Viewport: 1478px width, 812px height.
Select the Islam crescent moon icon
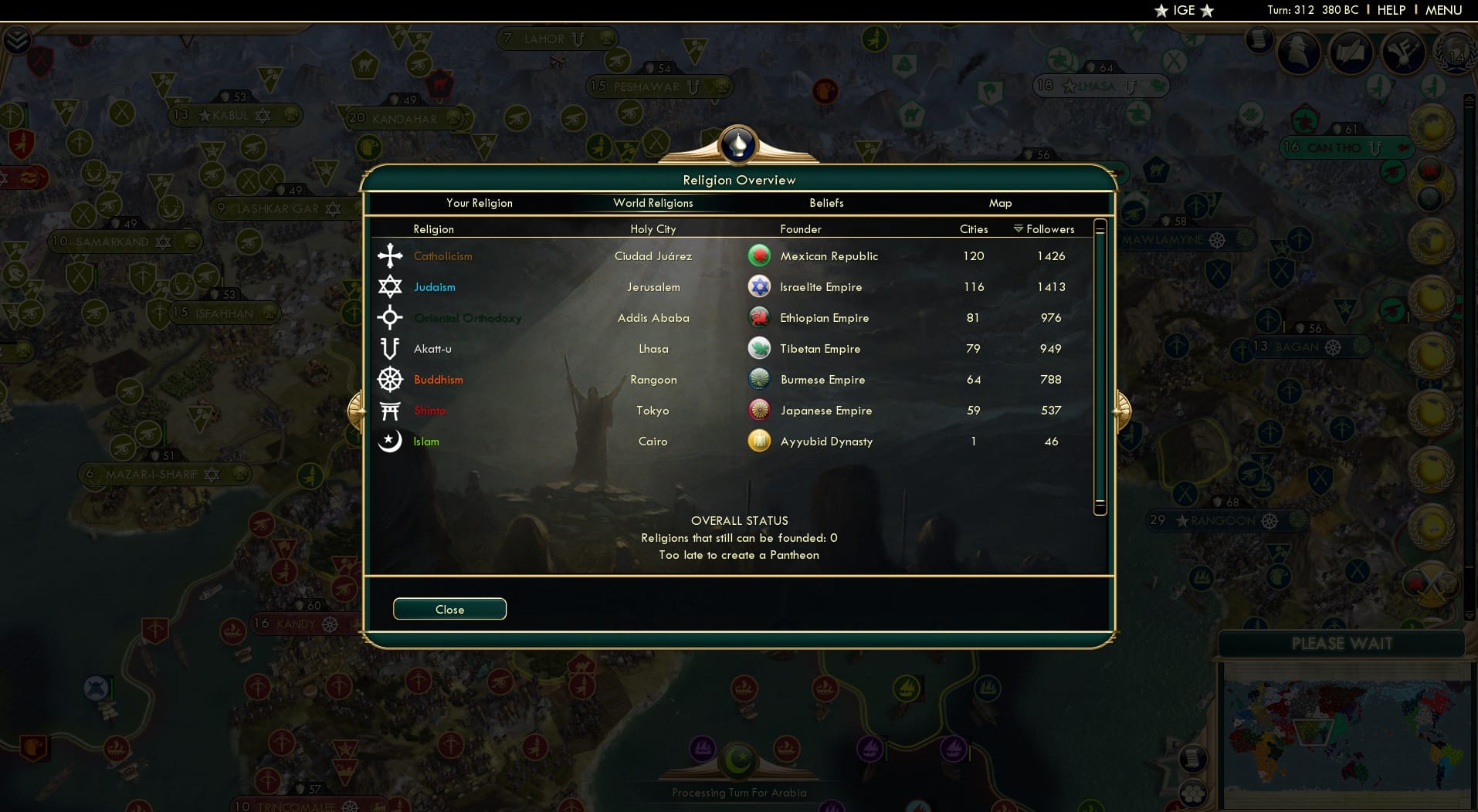pyautogui.click(x=392, y=441)
